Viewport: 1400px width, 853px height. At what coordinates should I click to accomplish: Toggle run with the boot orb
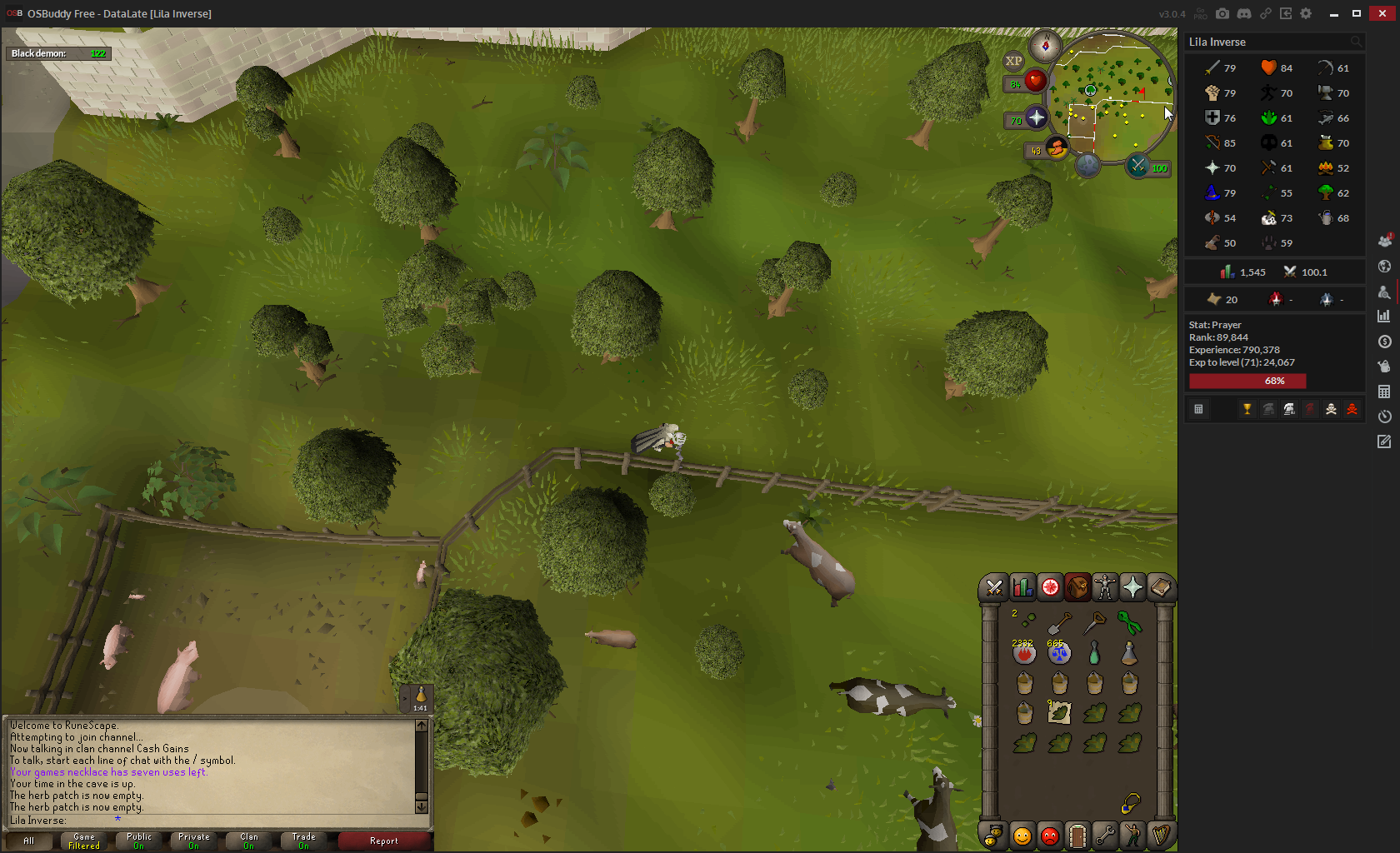click(1057, 149)
